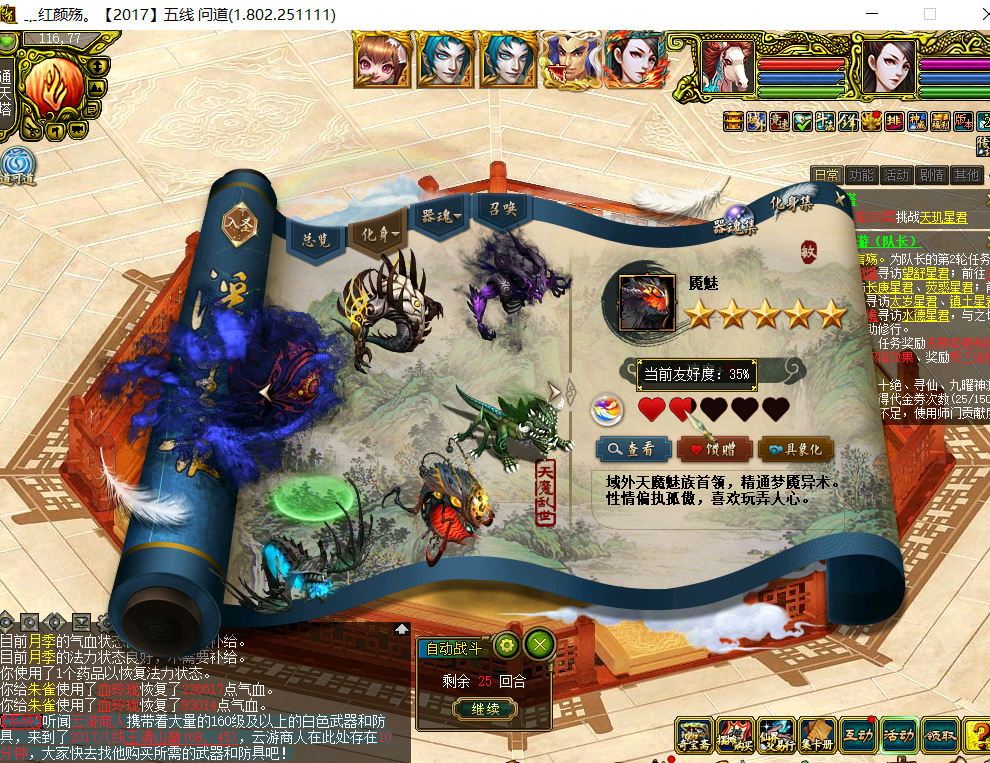The image size is (990, 763).
Task: Click the 互动 interaction button
Action: click(857, 737)
